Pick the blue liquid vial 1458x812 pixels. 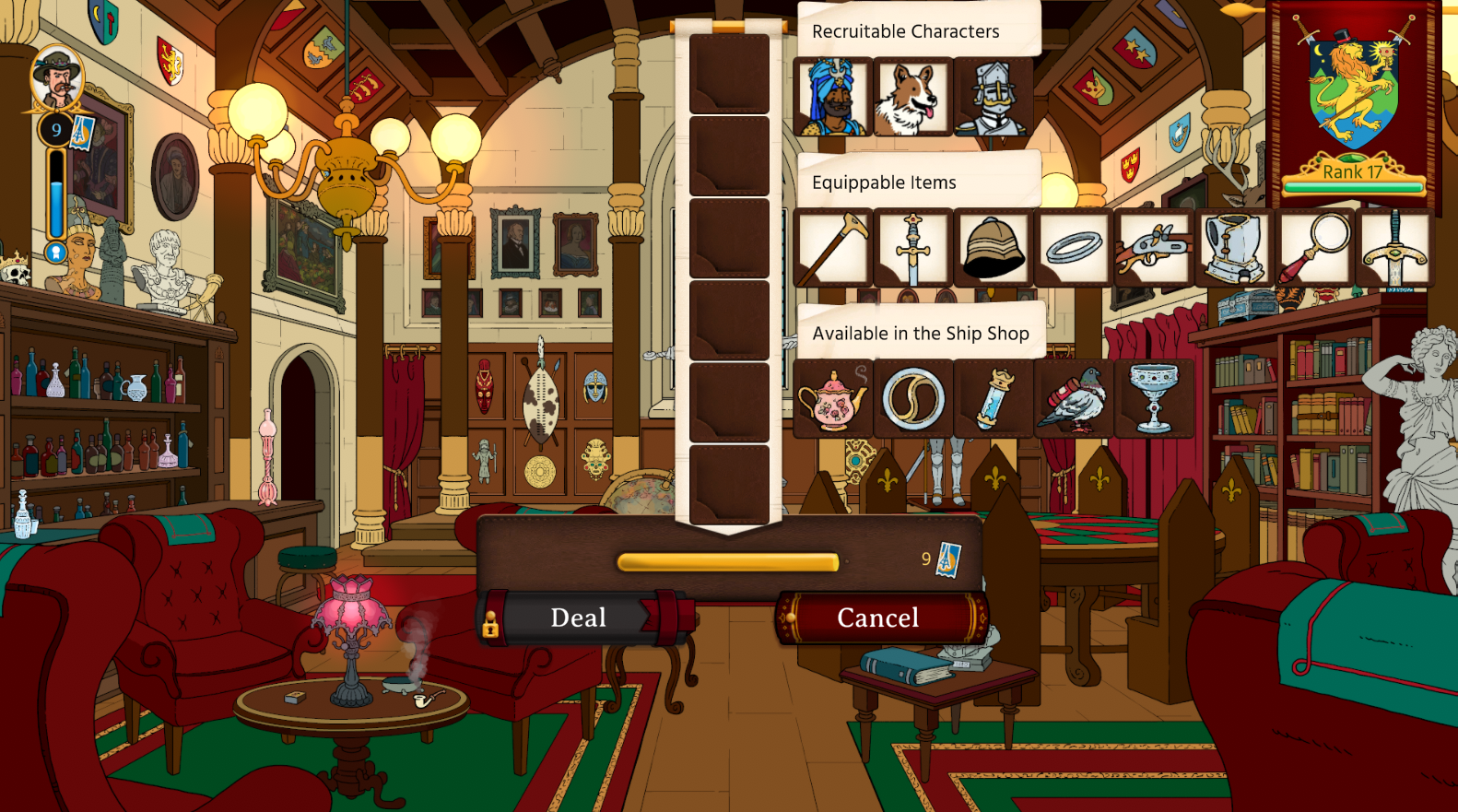993,399
